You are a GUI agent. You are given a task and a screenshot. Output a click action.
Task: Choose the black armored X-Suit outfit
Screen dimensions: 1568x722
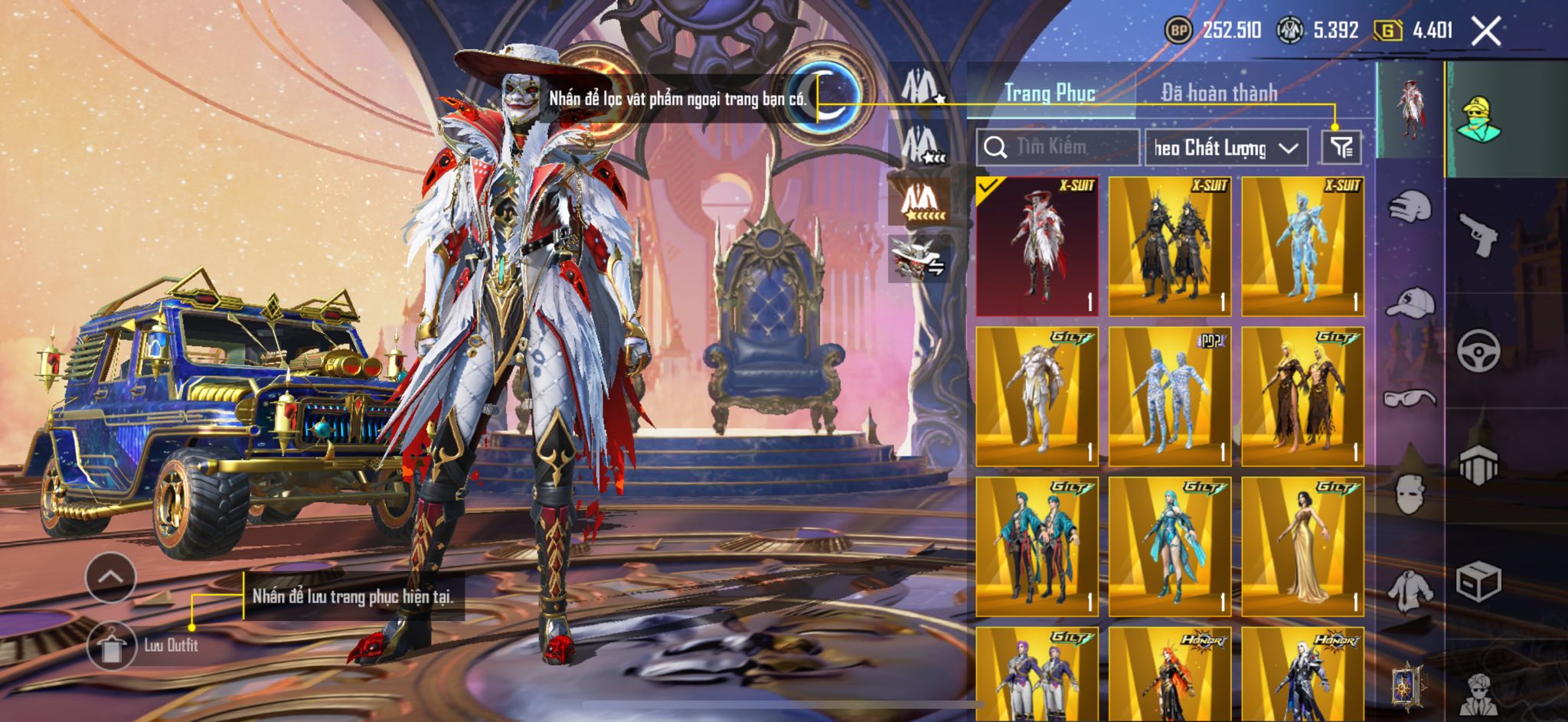tap(1169, 247)
